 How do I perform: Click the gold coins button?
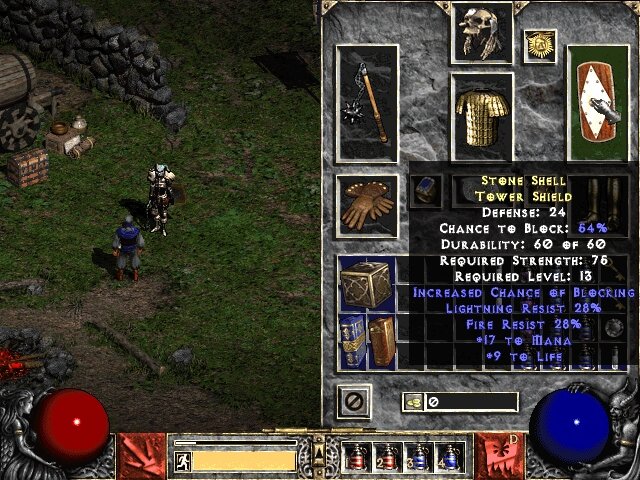pos(412,402)
